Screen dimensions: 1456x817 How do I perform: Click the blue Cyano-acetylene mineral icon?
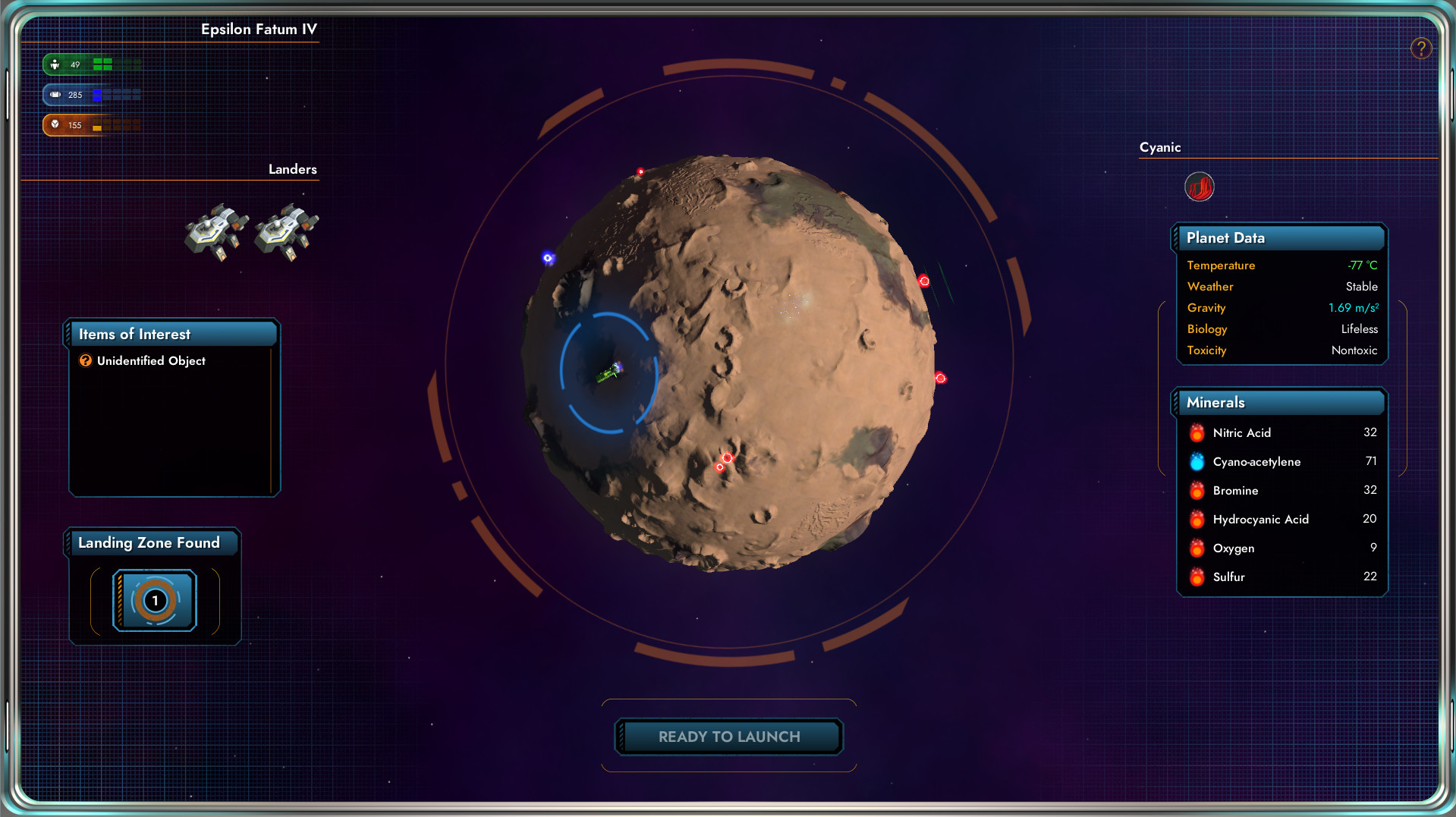(x=1197, y=461)
